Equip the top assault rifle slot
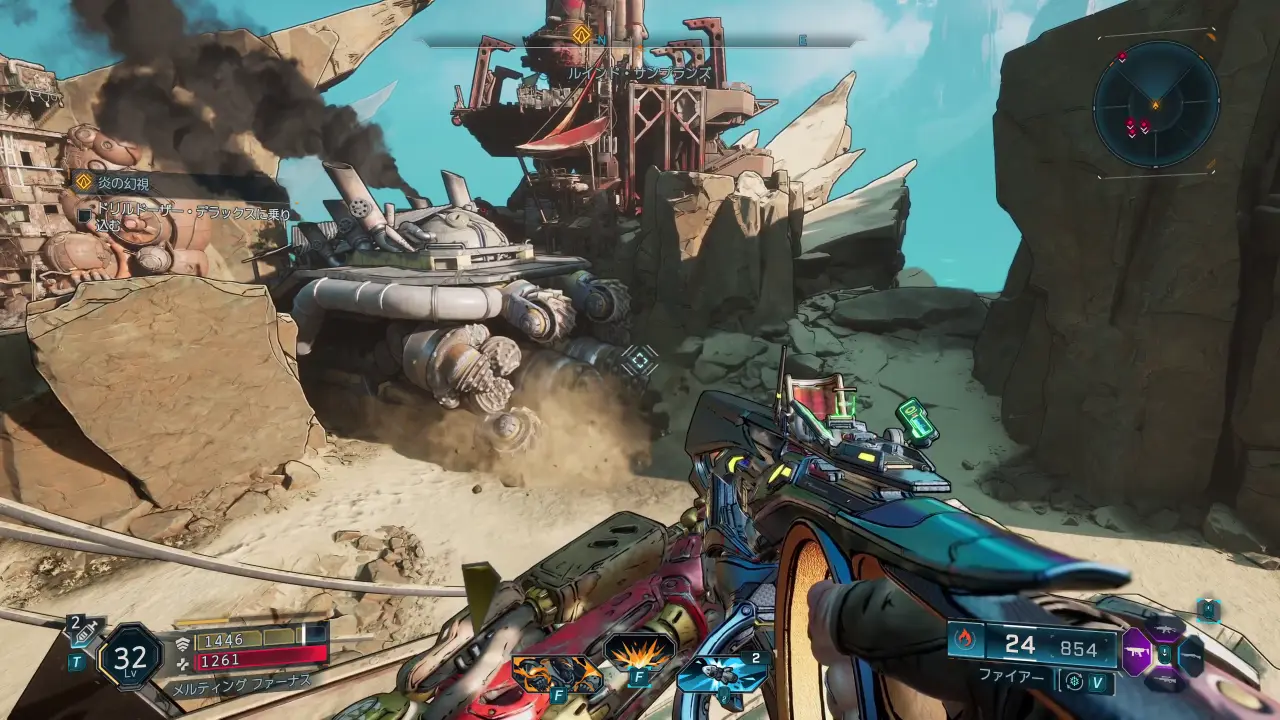The width and height of the screenshot is (1280, 720). 1165,628
